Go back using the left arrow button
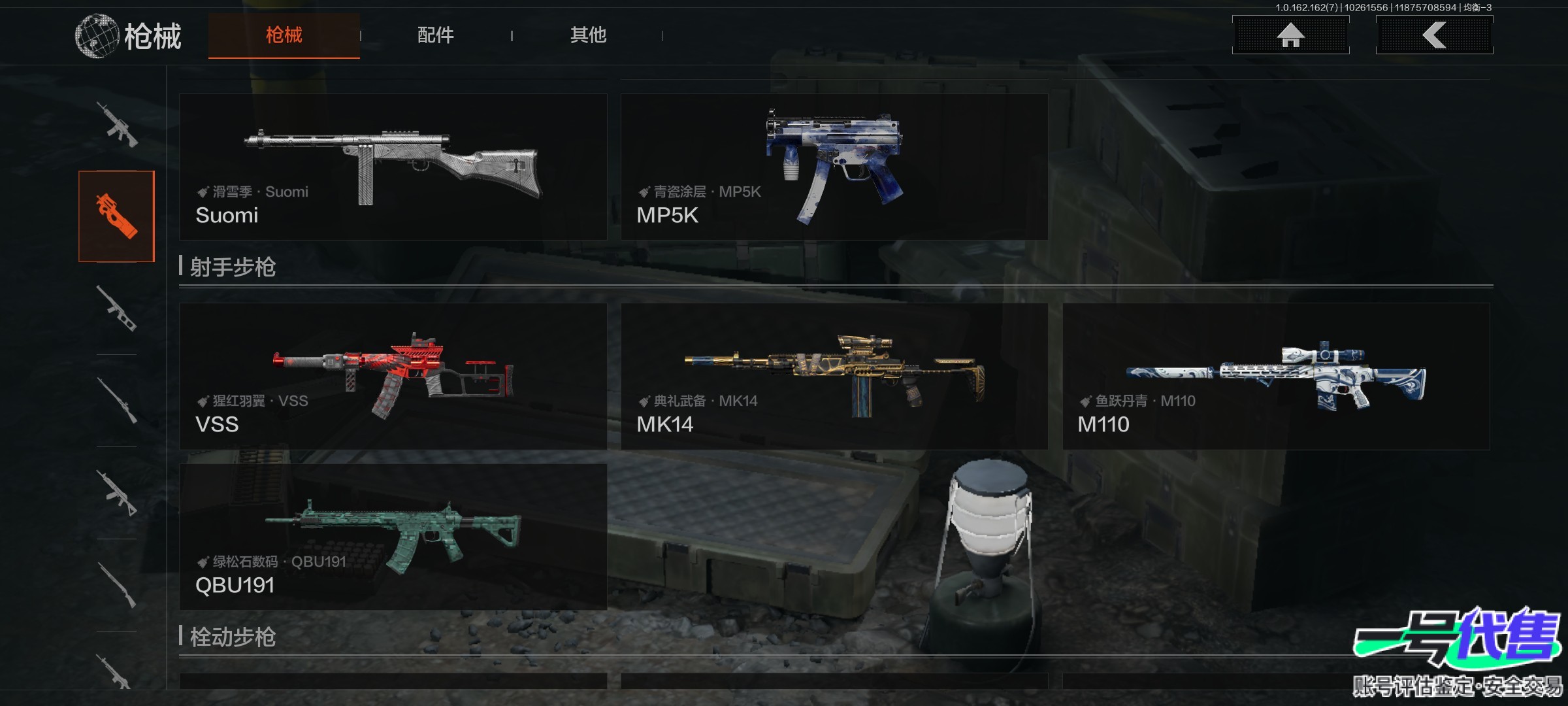Image resolution: width=1568 pixels, height=706 pixels. pyautogui.click(x=1434, y=35)
